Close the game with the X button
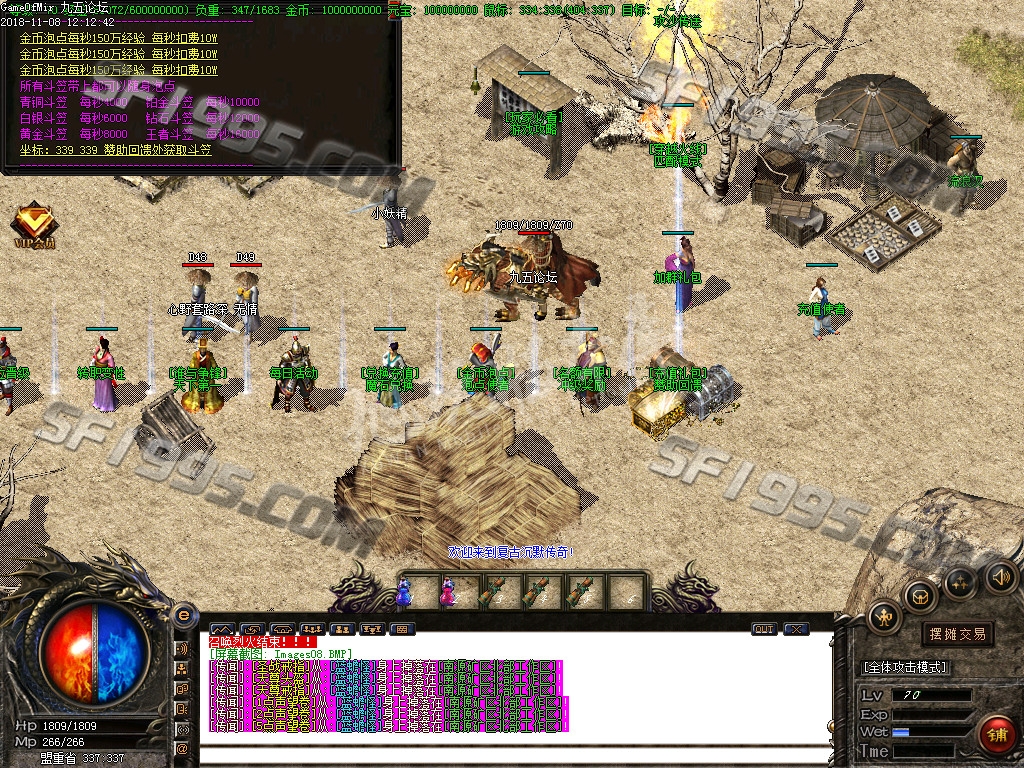The image size is (1024, 768). [796, 629]
